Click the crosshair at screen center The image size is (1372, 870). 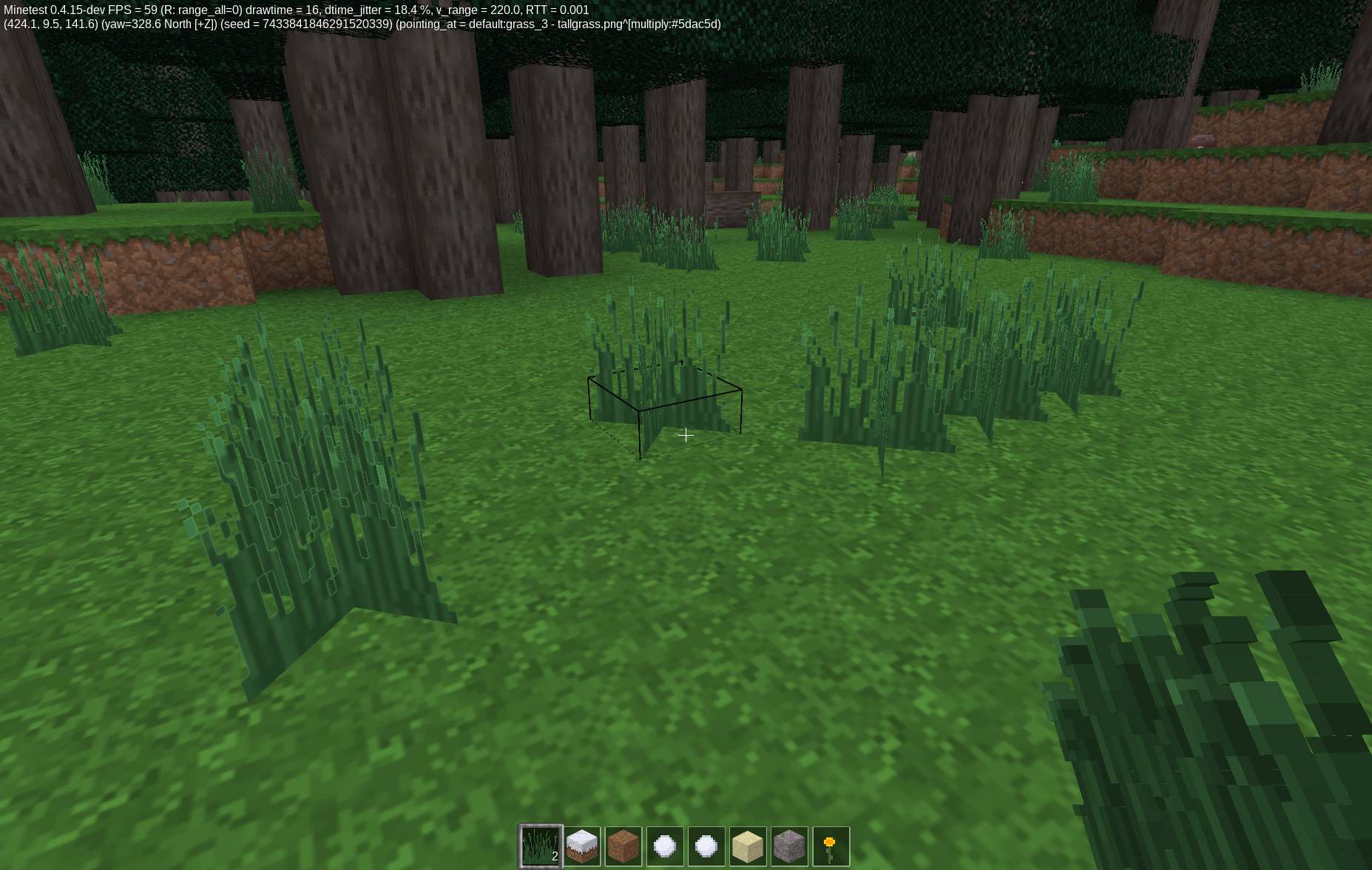point(686,435)
